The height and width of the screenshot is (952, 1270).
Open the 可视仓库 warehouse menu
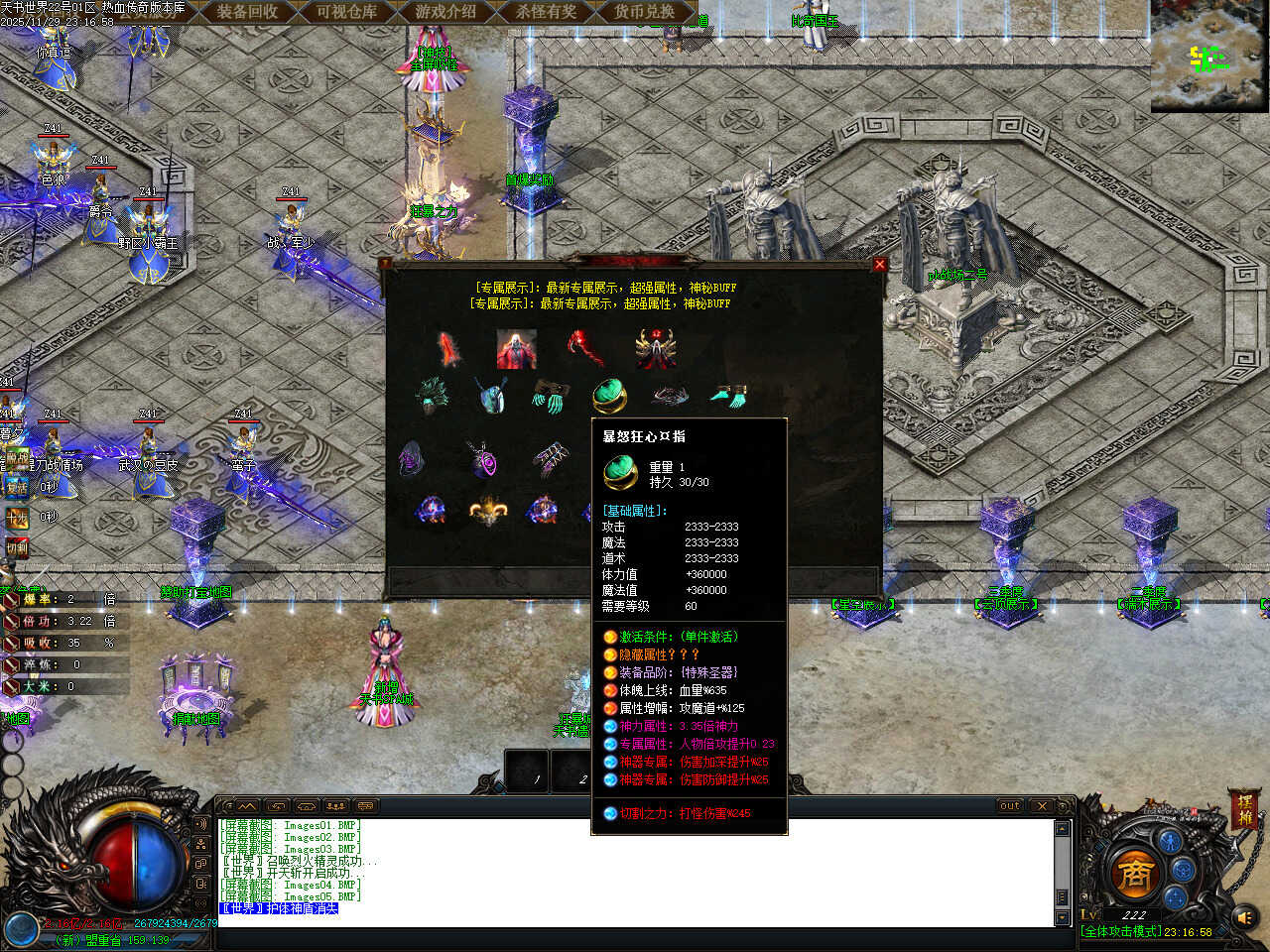[x=346, y=12]
